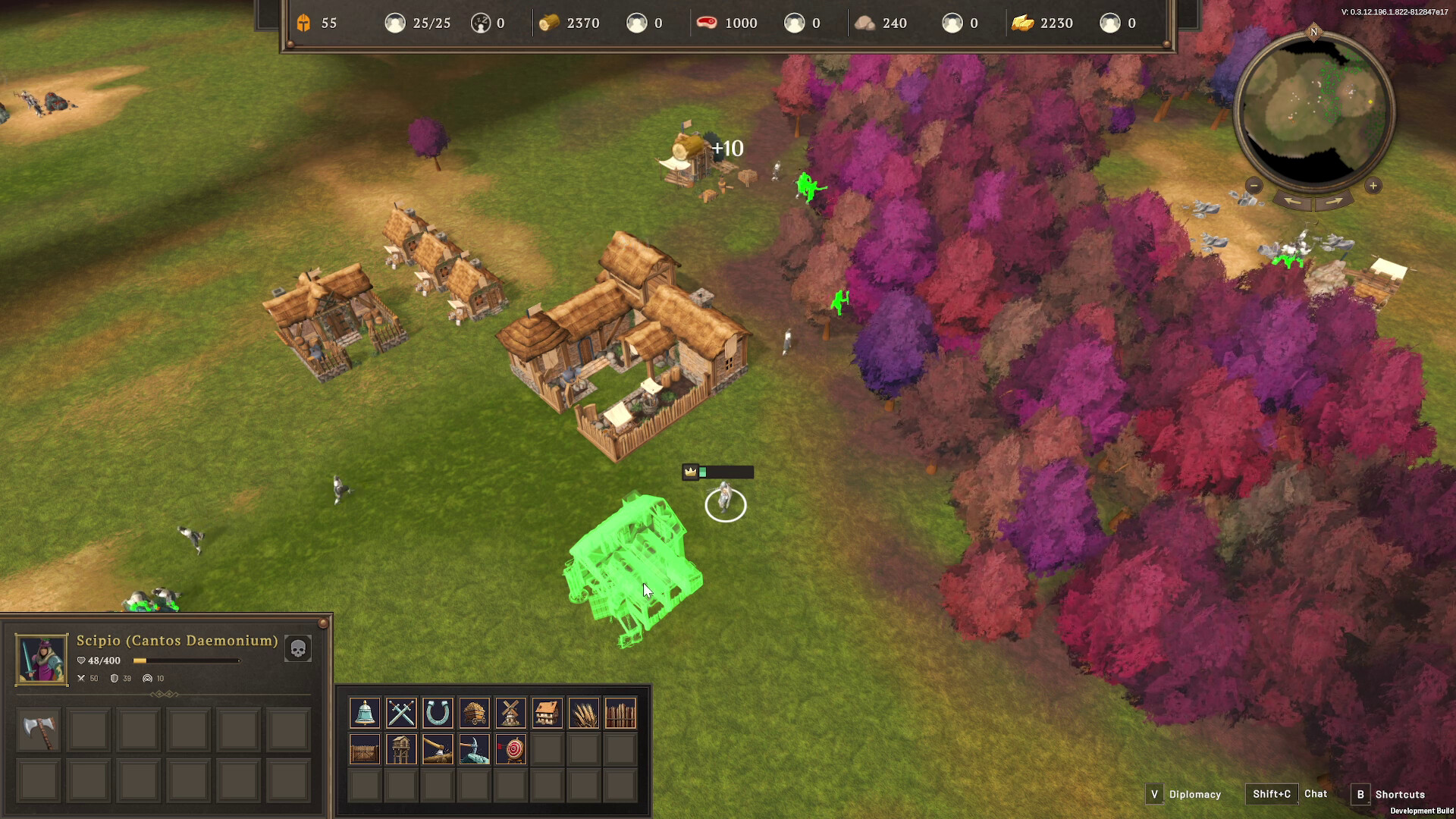Pick the ore cart building icon
The height and width of the screenshot is (819, 1456).
475,713
